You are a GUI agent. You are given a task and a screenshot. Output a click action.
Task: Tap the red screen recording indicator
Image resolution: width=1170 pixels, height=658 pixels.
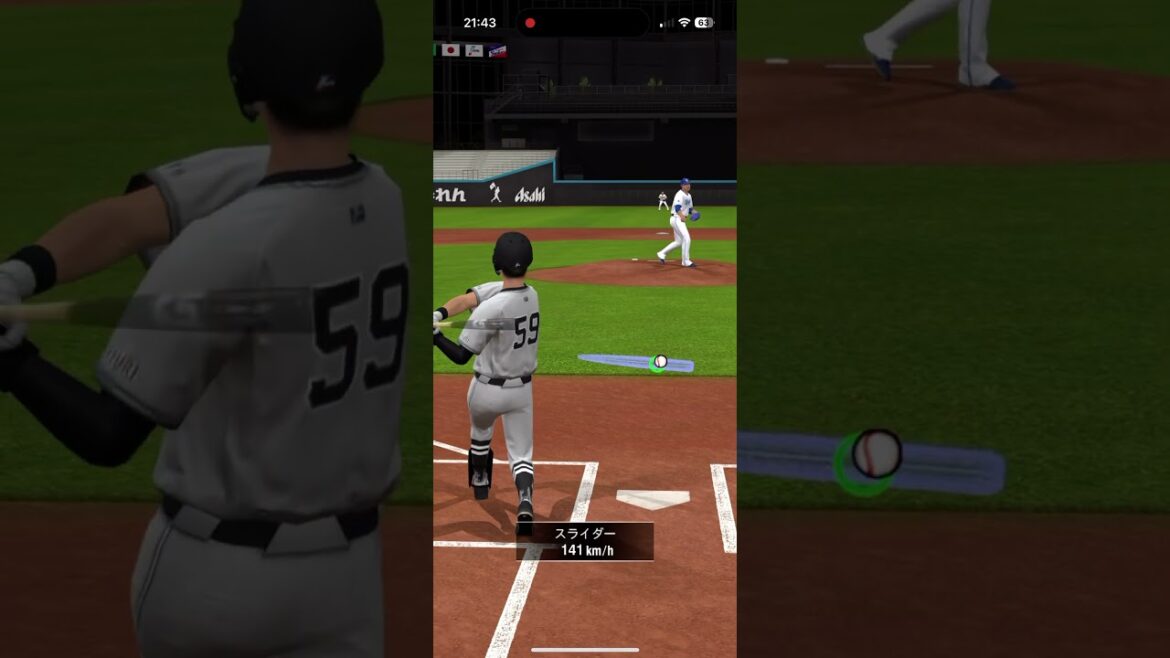[x=530, y=23]
